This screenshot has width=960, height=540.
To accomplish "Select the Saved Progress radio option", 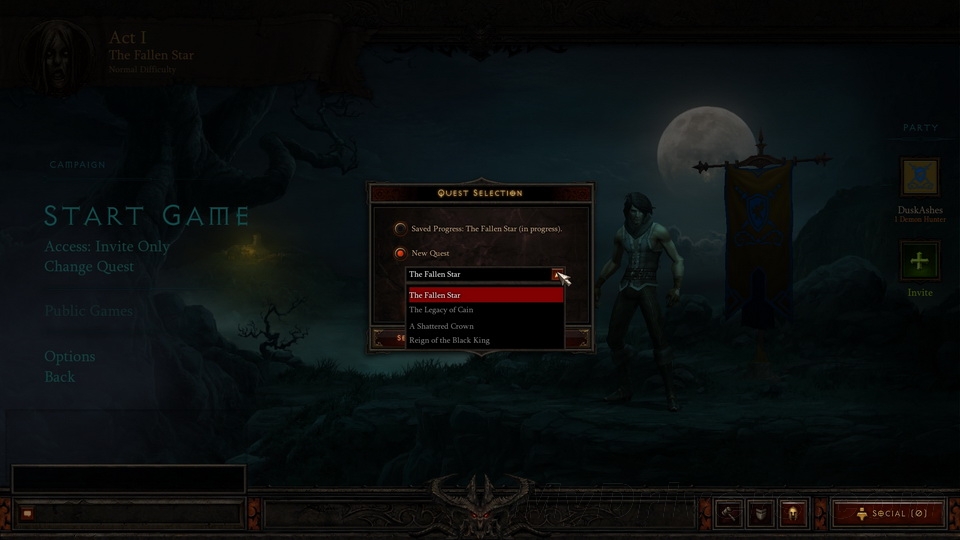I will (x=400, y=229).
